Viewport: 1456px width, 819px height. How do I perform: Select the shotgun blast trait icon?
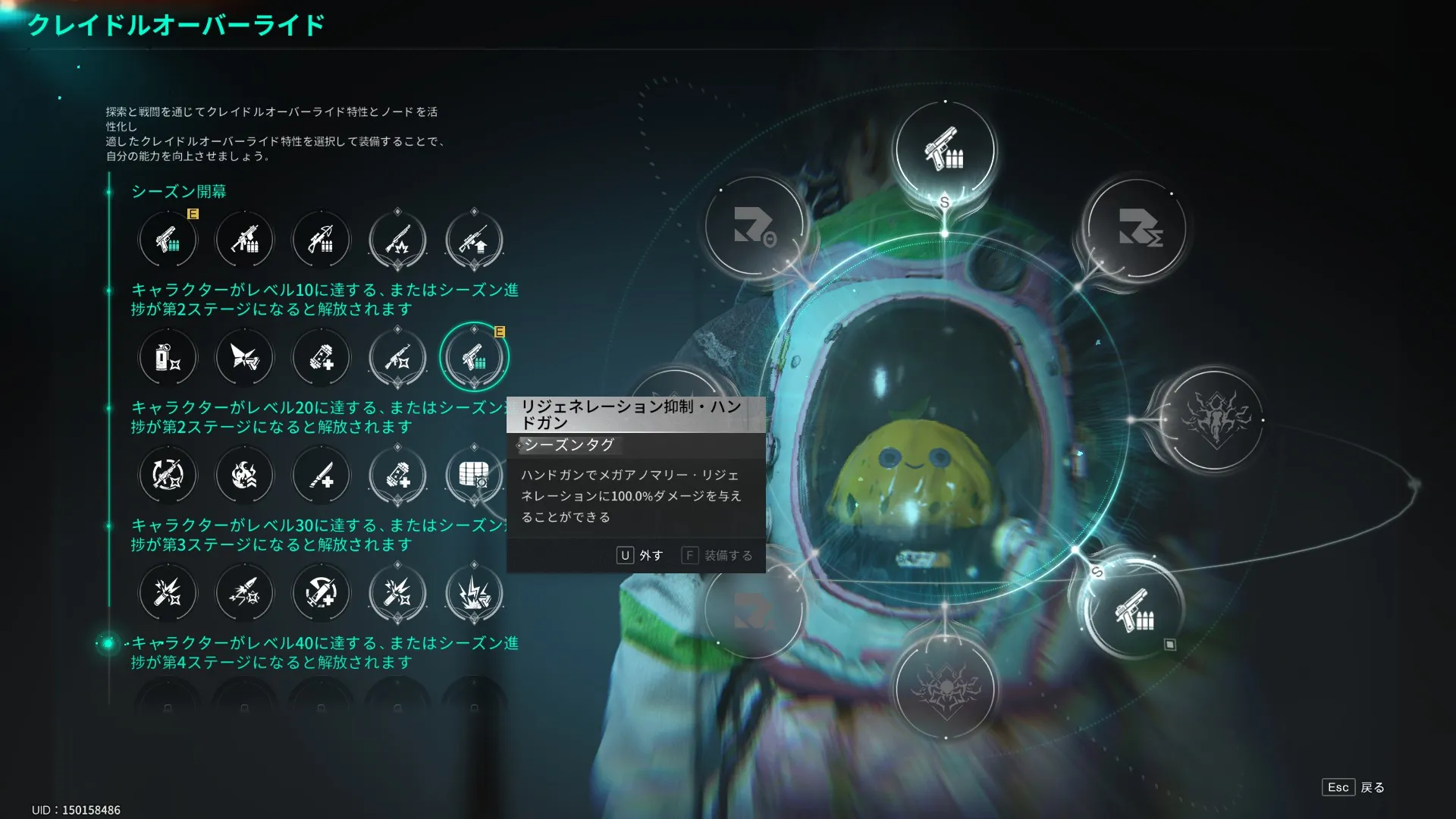(x=397, y=240)
